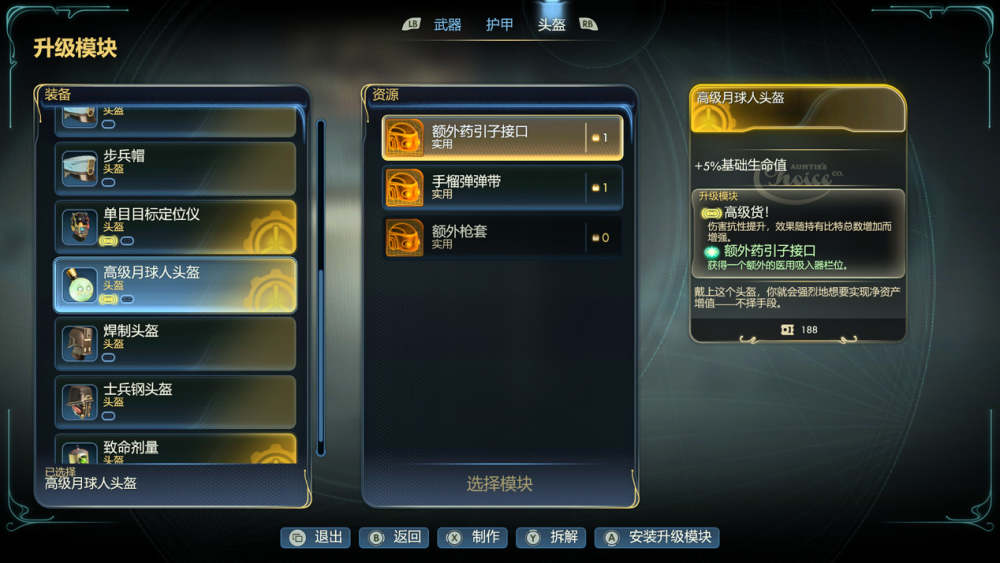Screen dimensions: 1000x563
Task: Select the 步兵帽 helmet row
Action: tap(175, 168)
